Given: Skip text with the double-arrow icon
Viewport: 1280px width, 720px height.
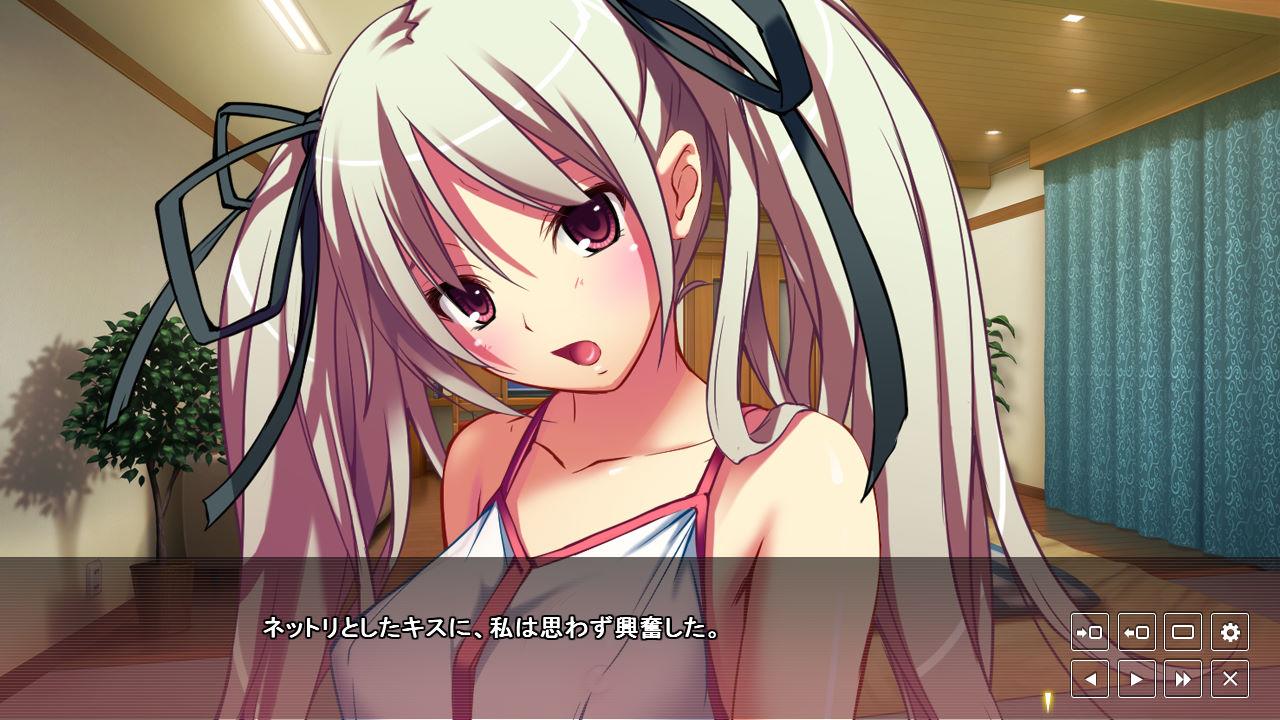Looking at the screenshot, I should coord(1183,678).
